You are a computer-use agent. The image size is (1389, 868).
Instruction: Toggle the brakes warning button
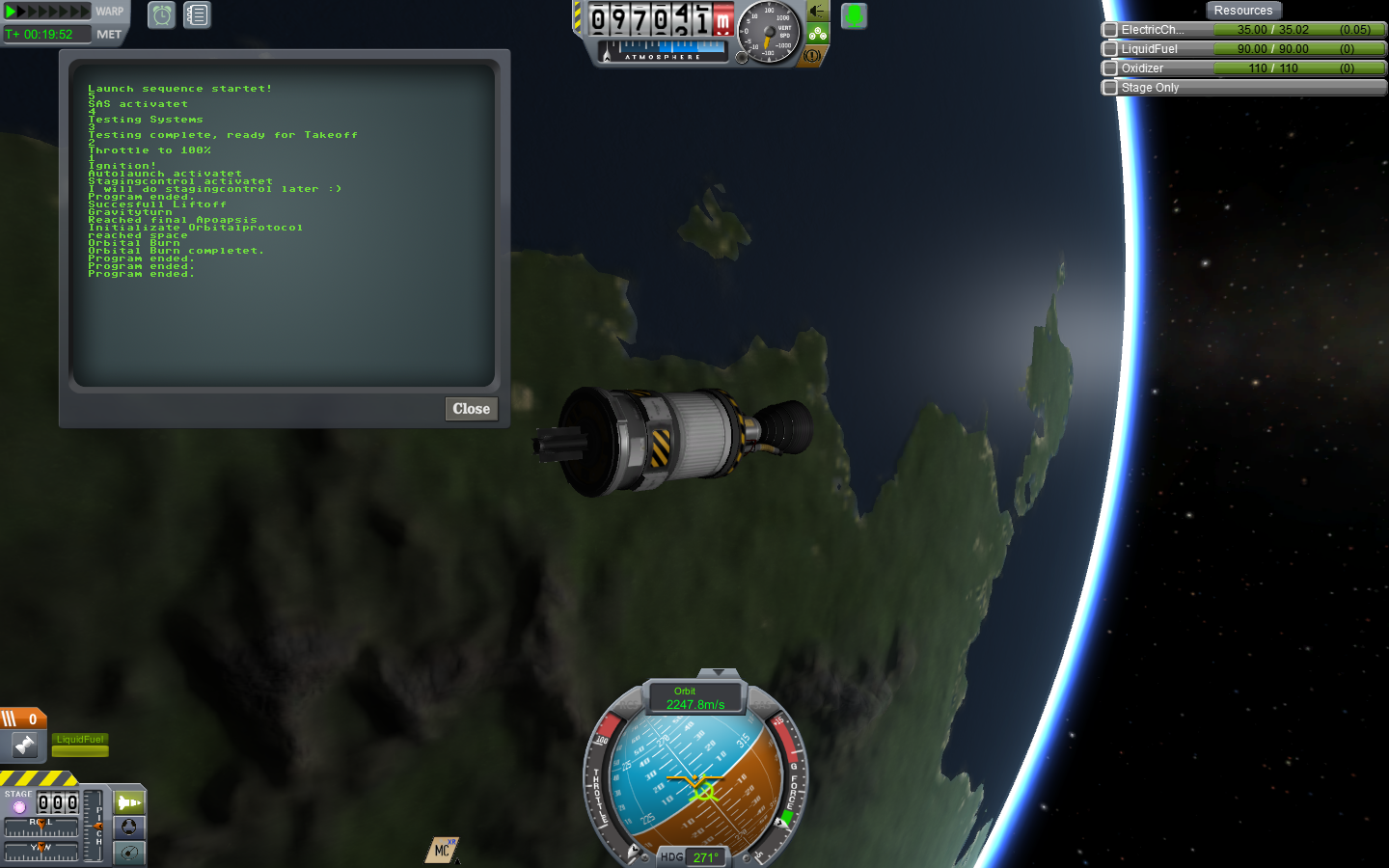tap(812, 56)
